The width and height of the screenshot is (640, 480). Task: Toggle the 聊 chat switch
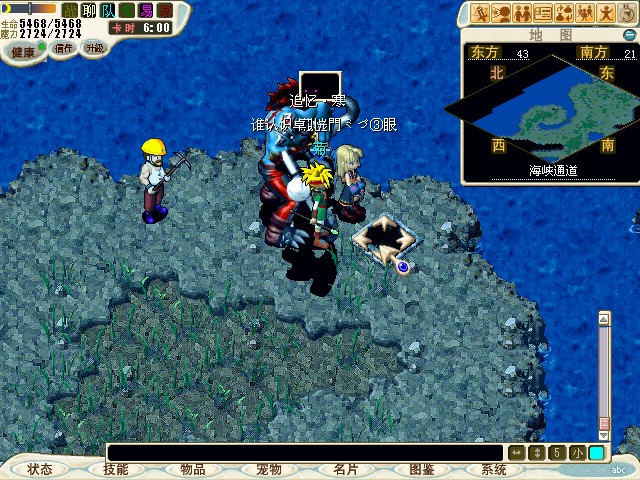88,10
